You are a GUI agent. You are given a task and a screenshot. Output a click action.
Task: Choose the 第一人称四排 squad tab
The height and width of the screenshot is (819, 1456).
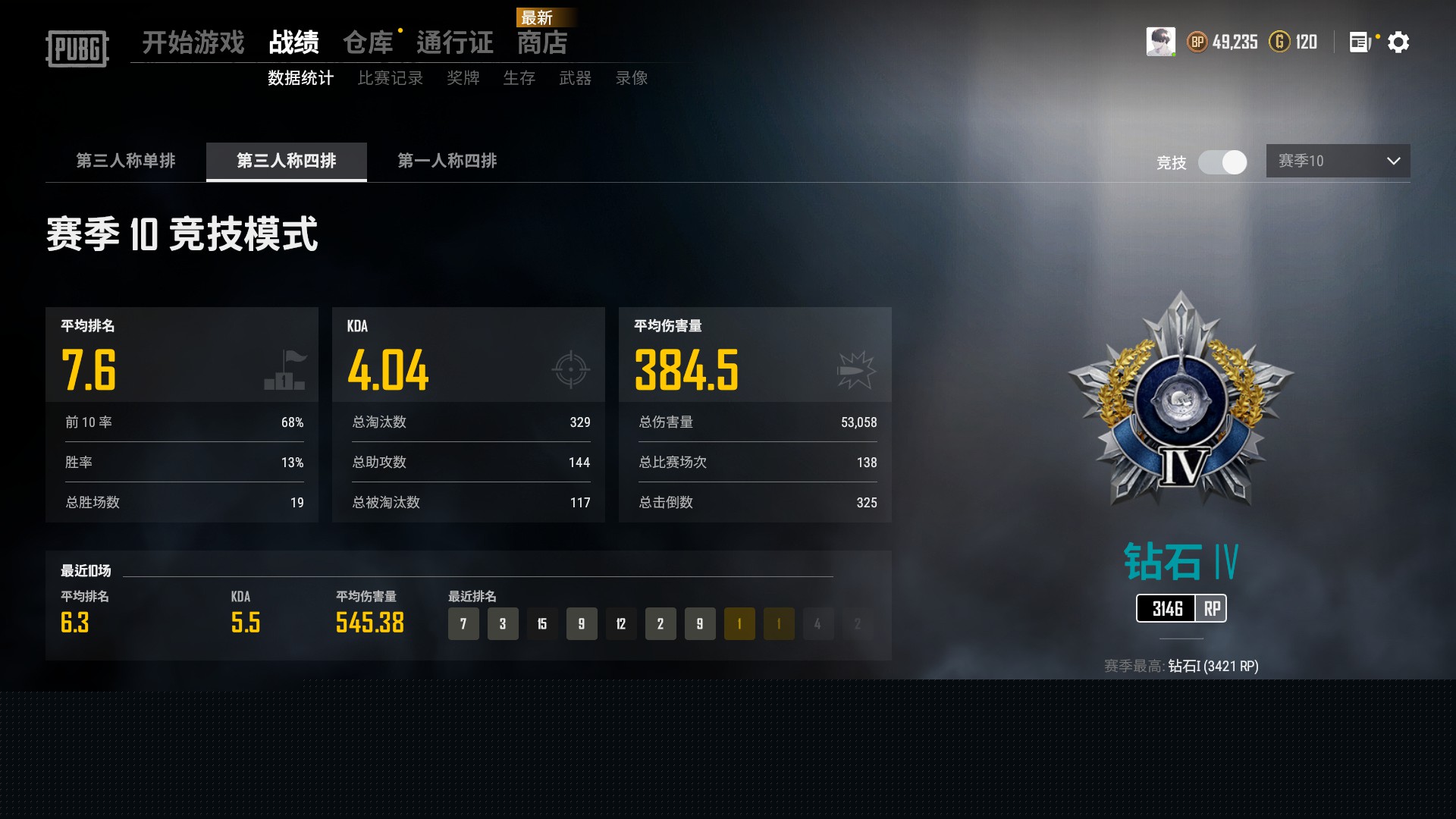click(447, 161)
